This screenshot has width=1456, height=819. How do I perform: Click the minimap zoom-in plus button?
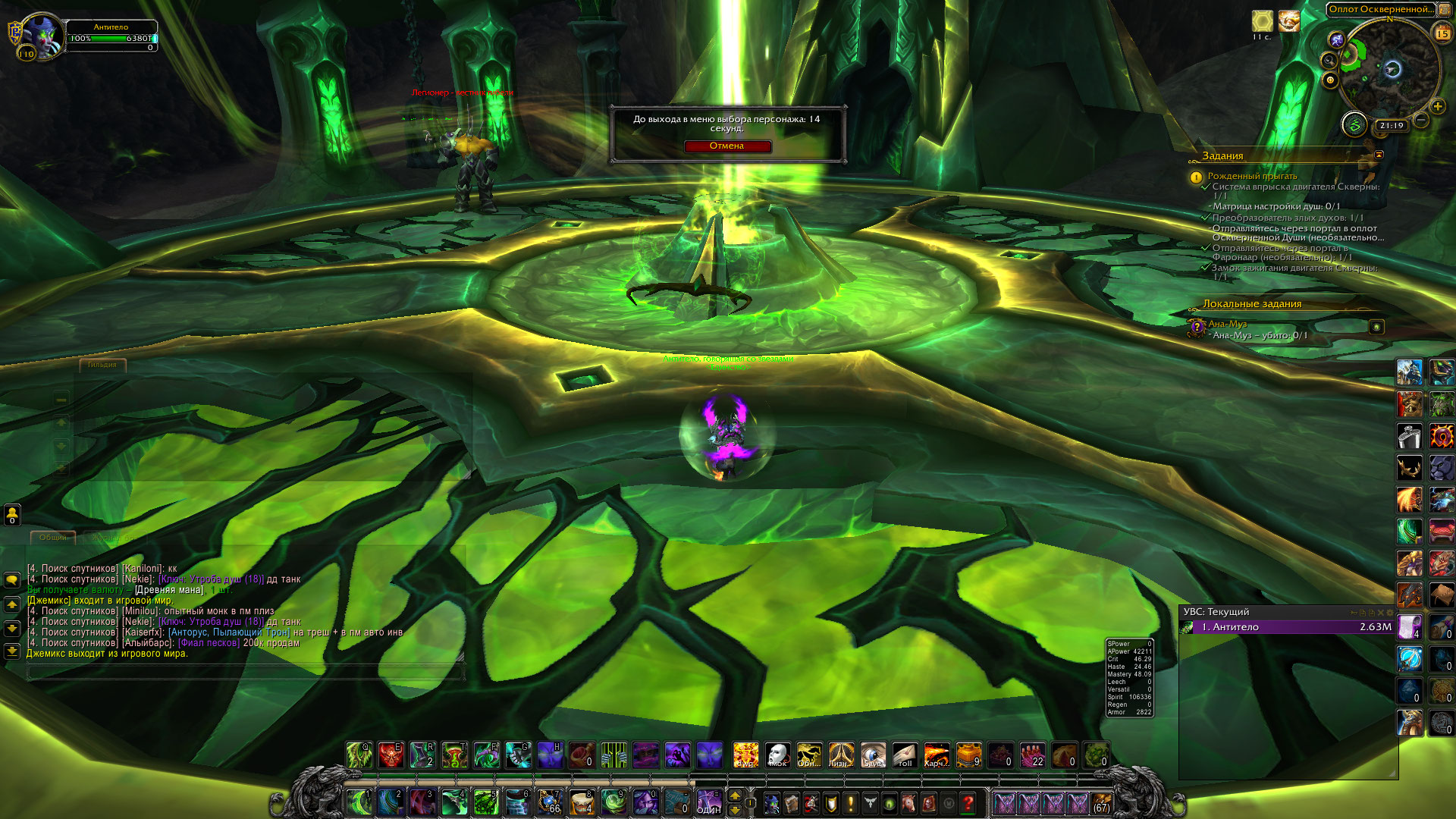[1437, 107]
